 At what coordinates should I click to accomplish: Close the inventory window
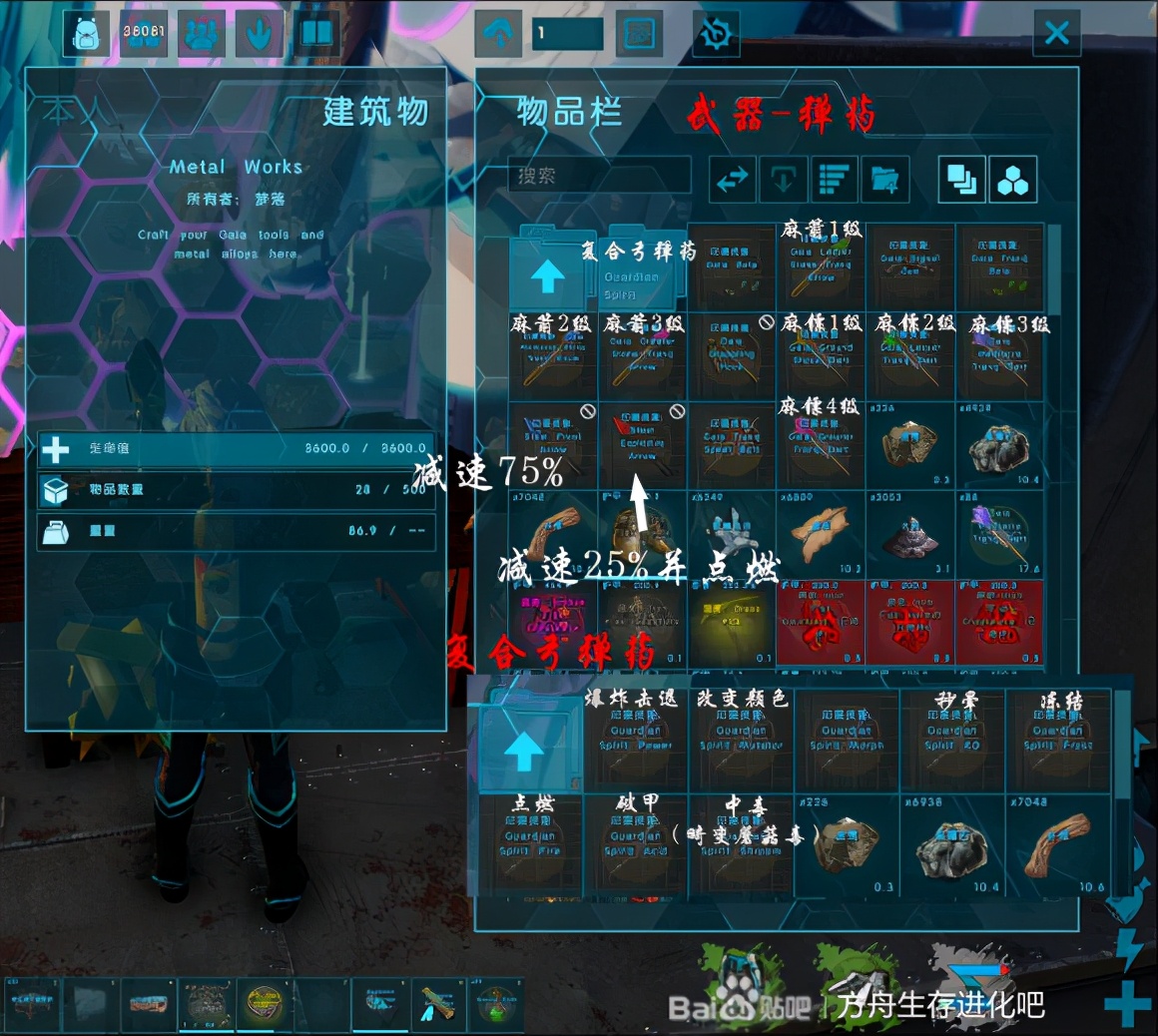[x=1056, y=34]
